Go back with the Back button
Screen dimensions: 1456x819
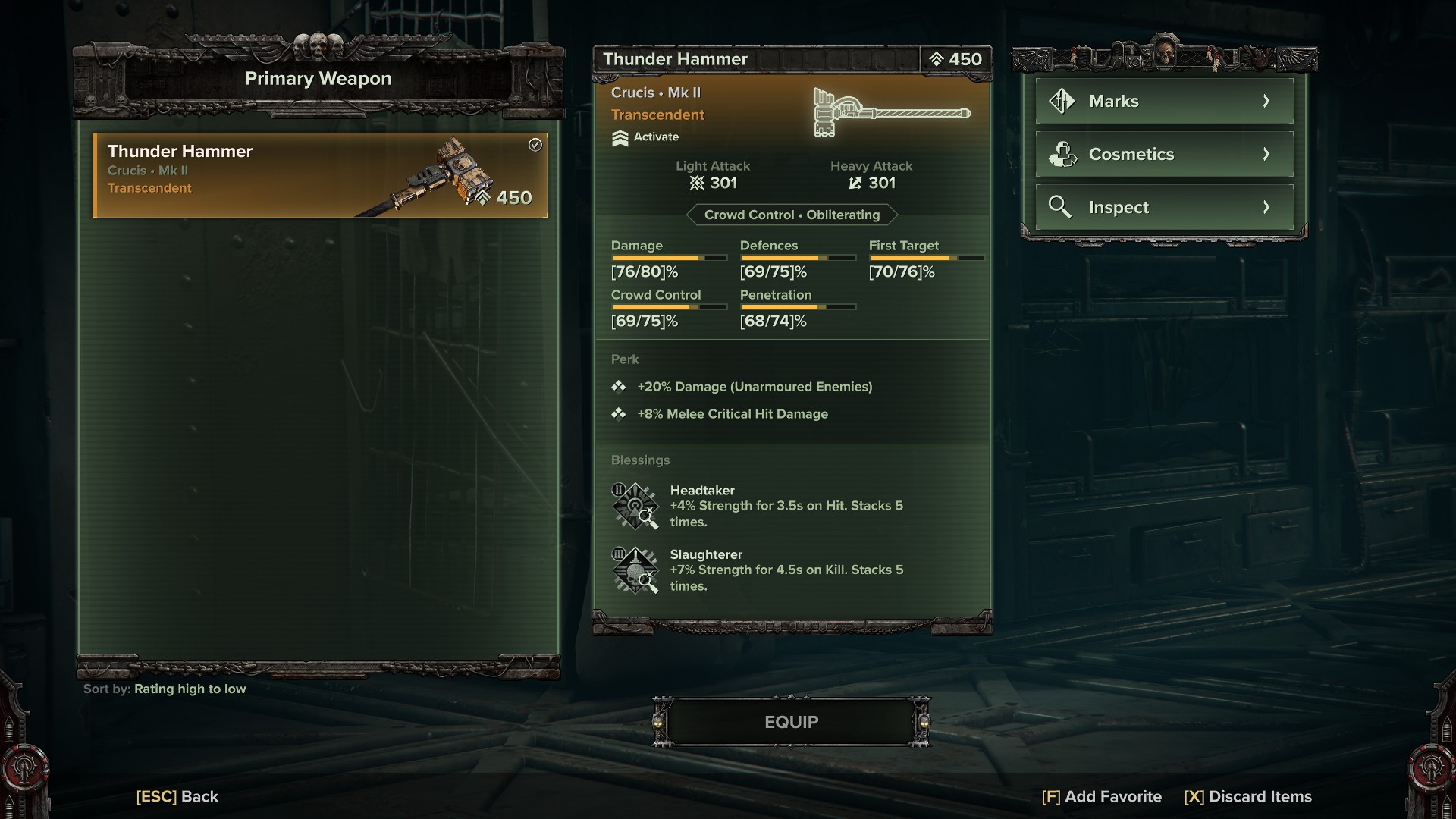(x=177, y=796)
